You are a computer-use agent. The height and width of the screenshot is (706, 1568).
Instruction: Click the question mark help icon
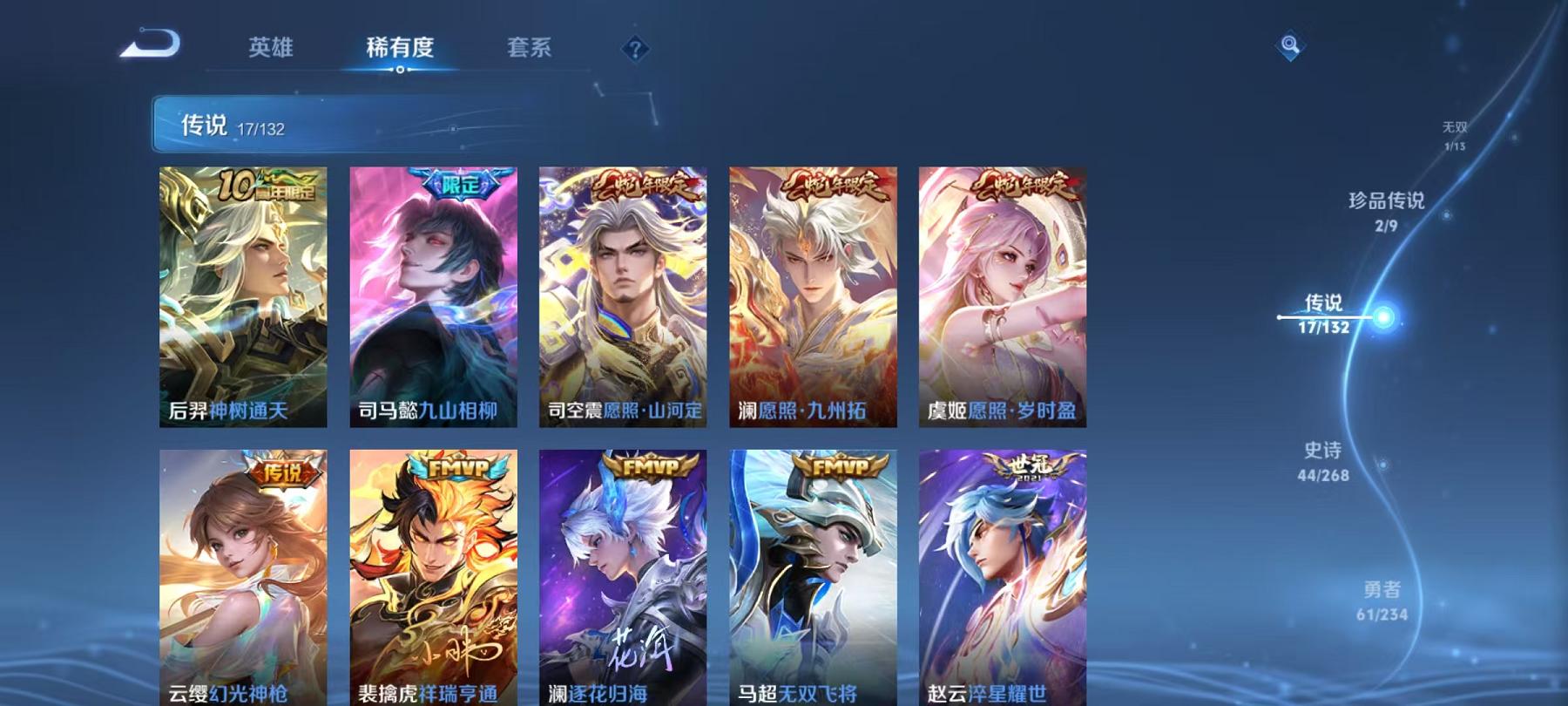pos(635,50)
